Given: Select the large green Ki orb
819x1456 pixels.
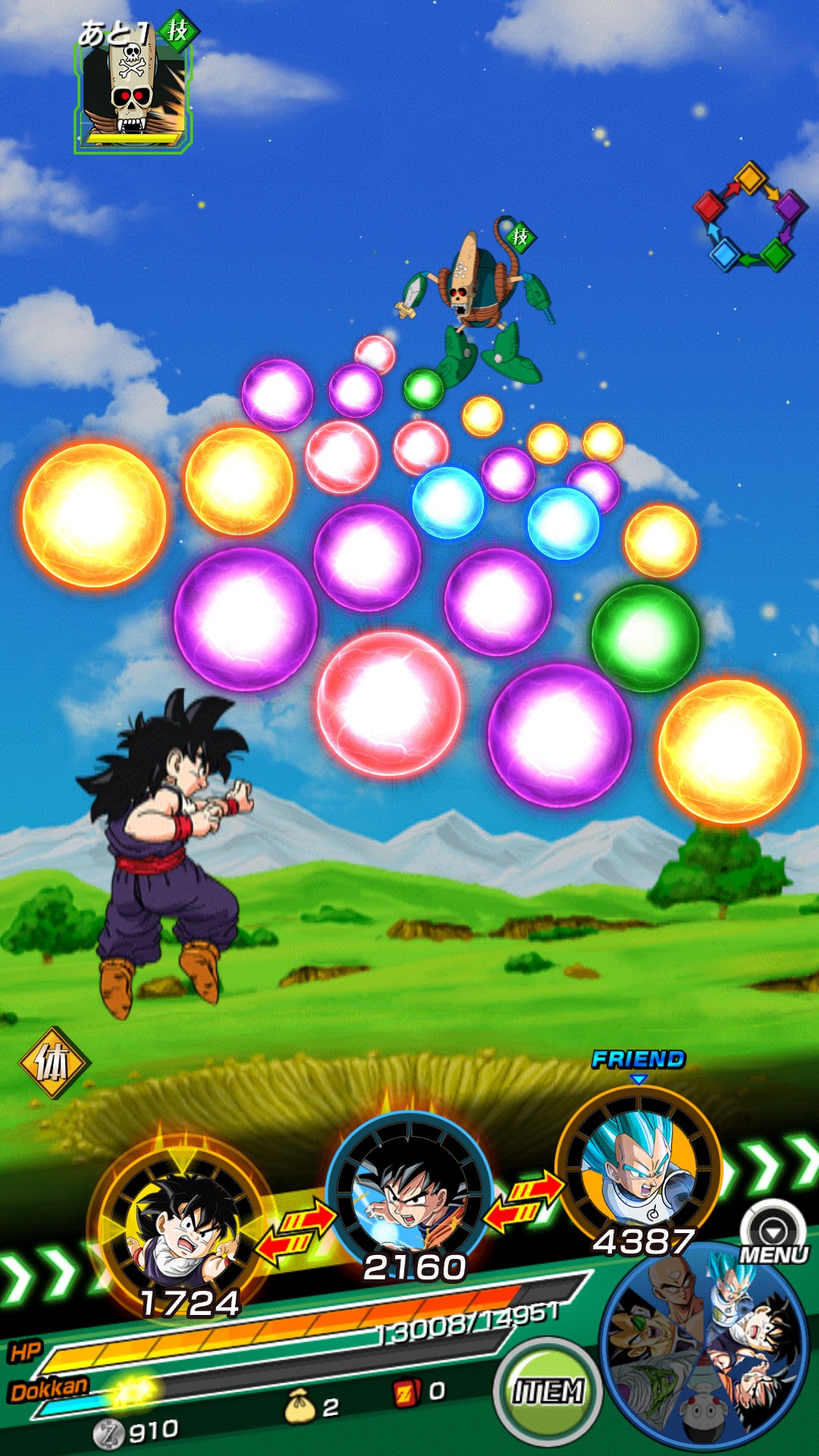Looking at the screenshot, I should 645,637.
